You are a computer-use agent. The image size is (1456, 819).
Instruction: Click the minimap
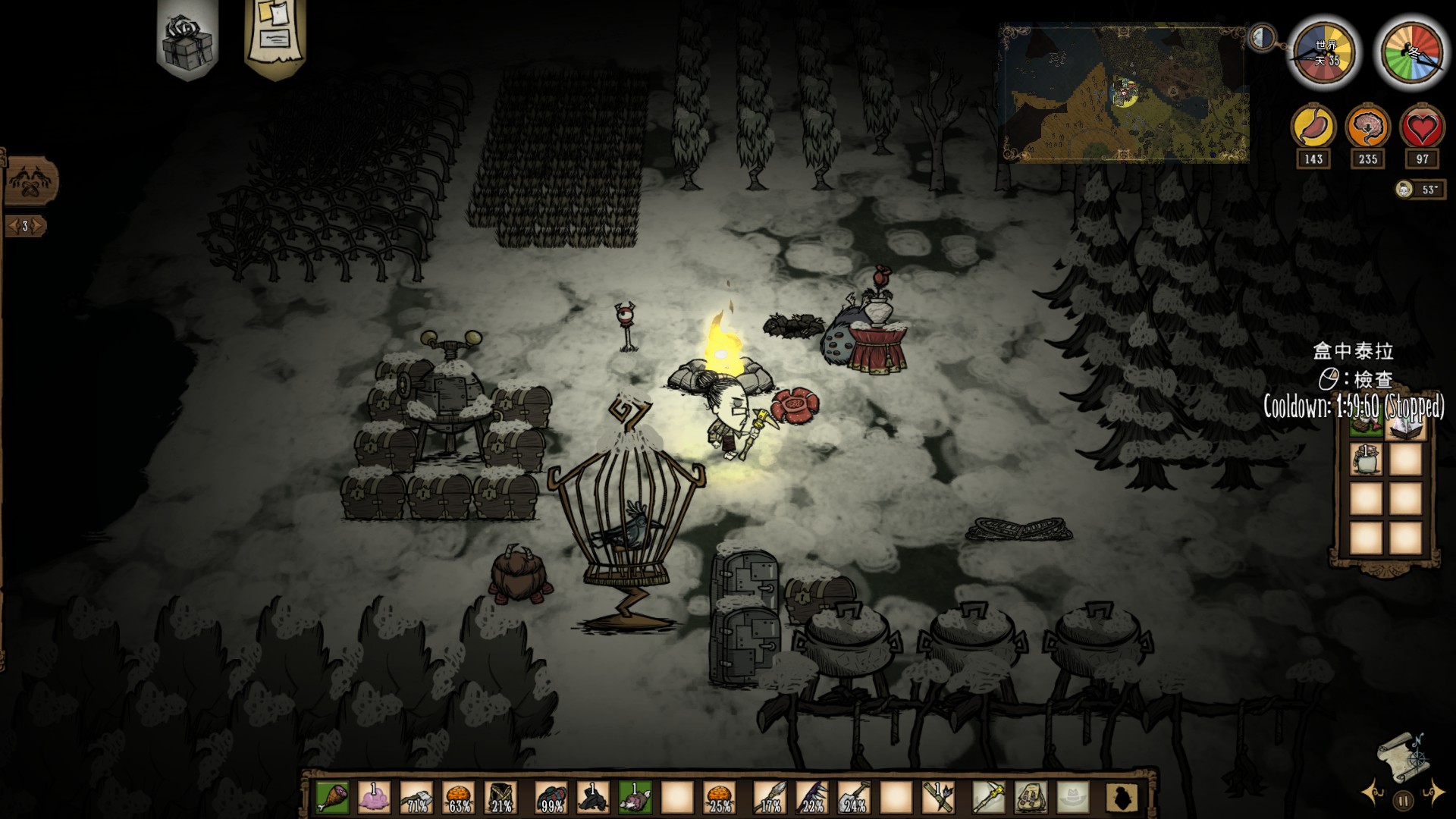pos(1124,93)
